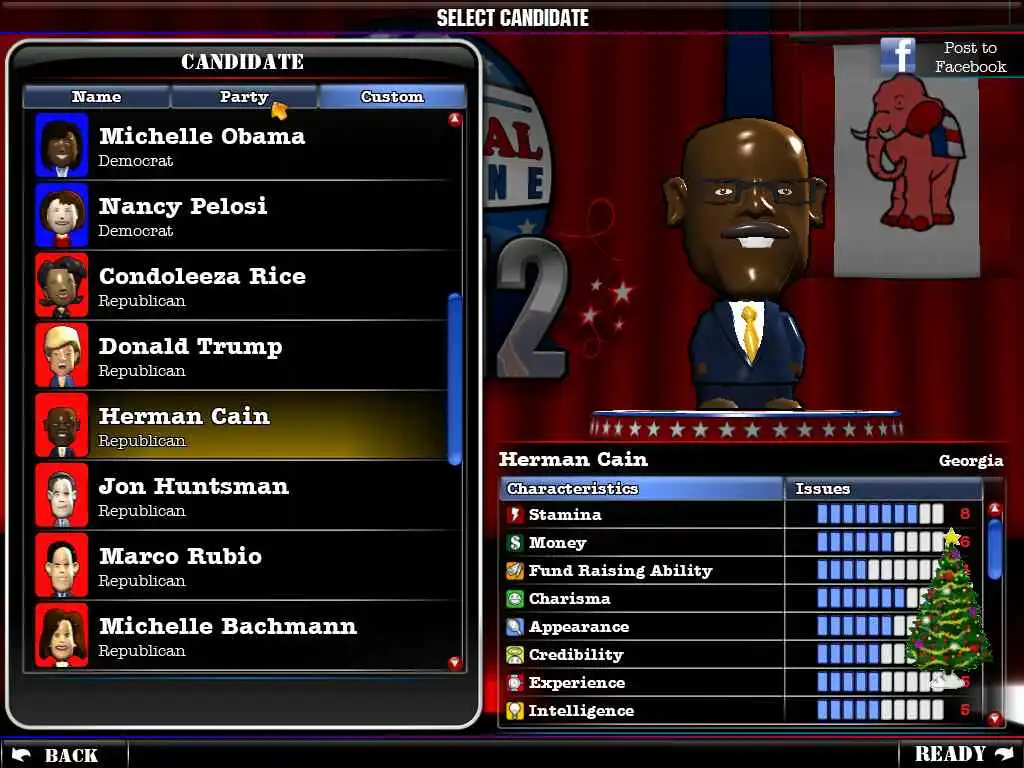The image size is (1024, 768).
Task: Click the candidate list's up arrow
Action: pos(455,120)
